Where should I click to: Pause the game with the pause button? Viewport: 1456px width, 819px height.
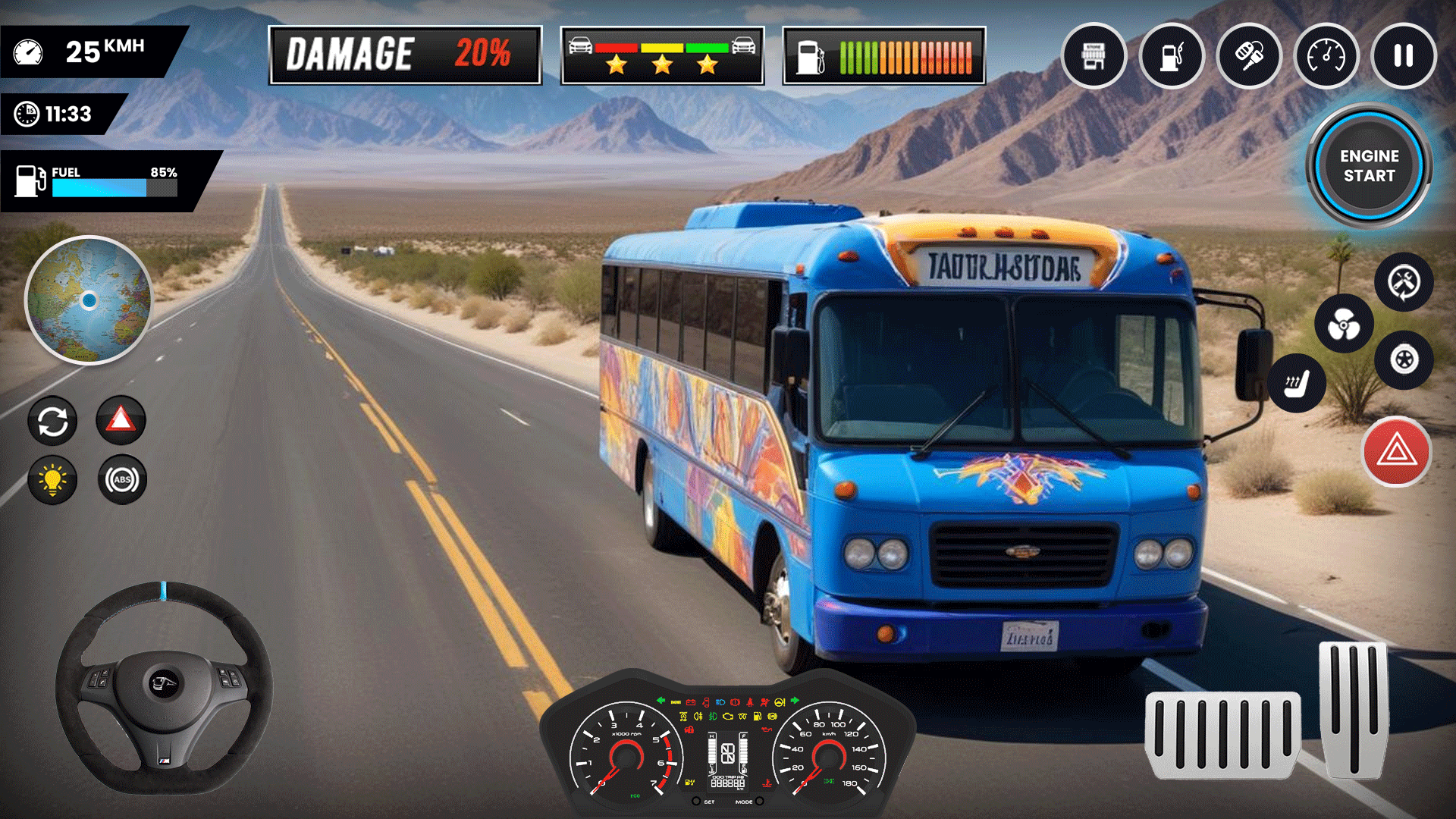point(1403,55)
